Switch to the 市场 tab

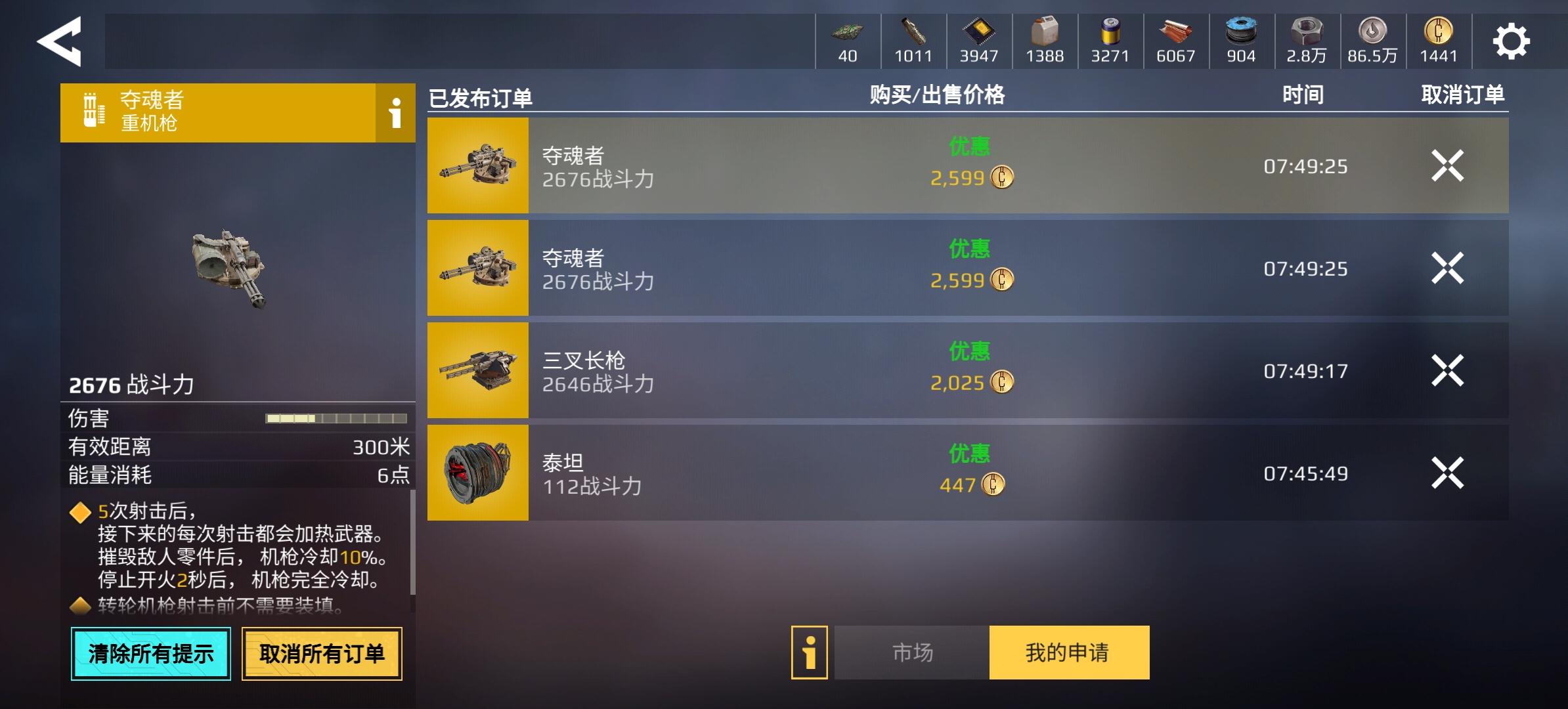(x=911, y=651)
